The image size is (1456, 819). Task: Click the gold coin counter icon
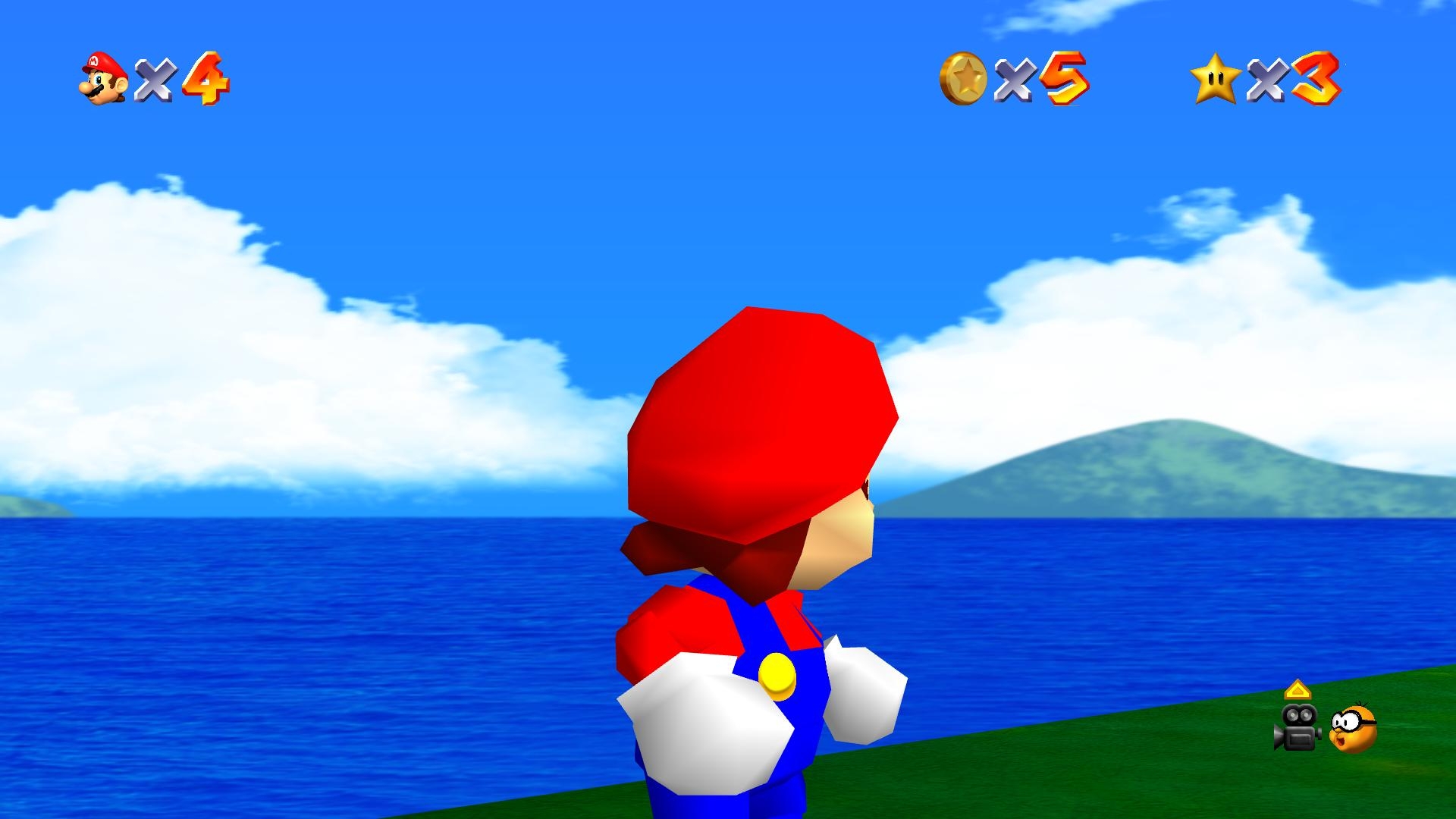coord(963,78)
